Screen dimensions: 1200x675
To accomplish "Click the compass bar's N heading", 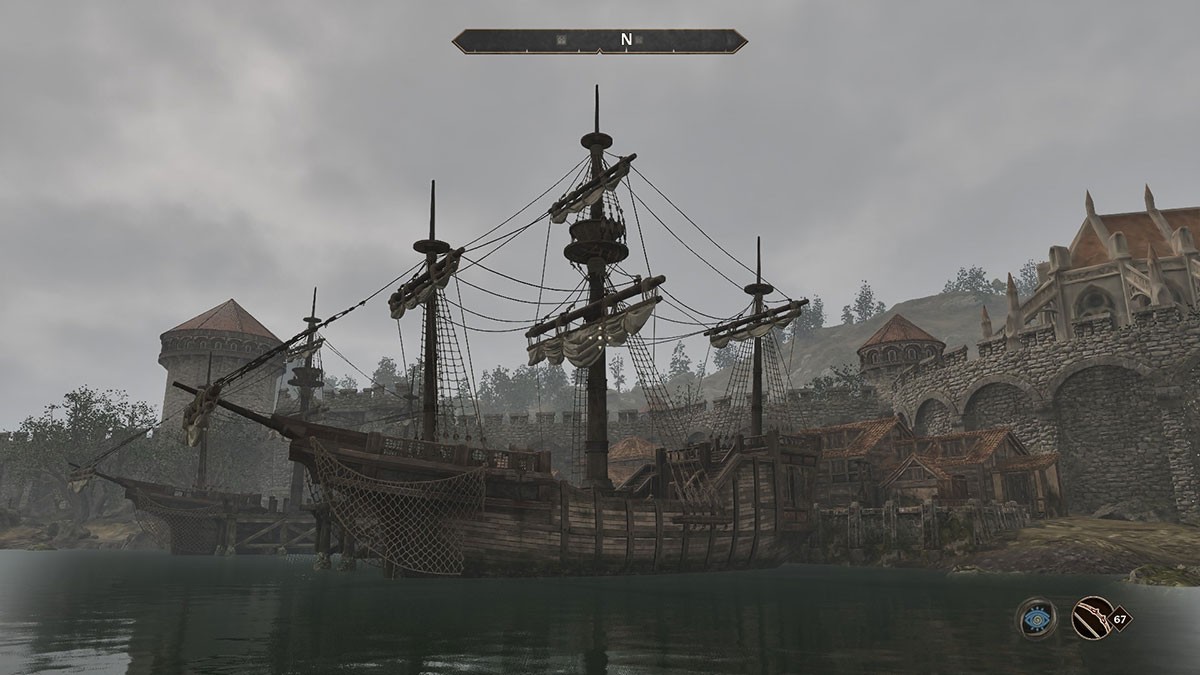I will (x=626, y=40).
